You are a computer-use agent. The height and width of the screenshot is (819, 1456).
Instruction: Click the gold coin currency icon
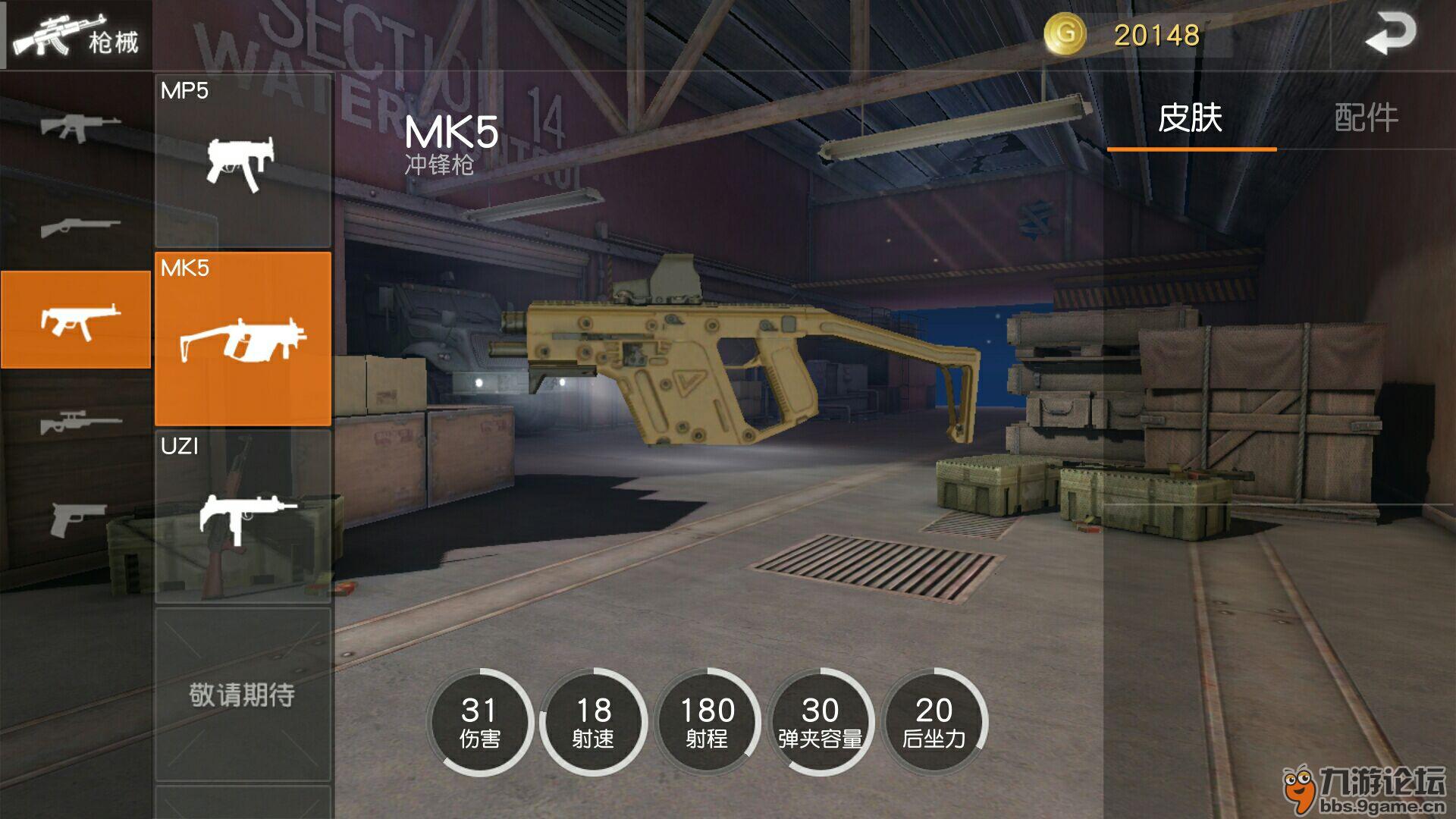pyautogui.click(x=1065, y=34)
